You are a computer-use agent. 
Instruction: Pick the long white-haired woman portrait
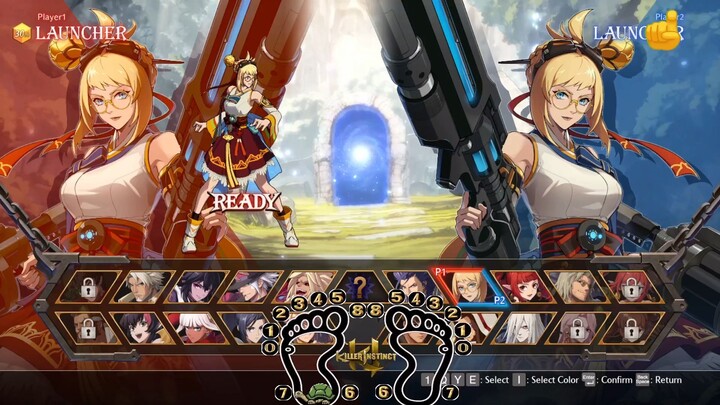(x=521, y=326)
